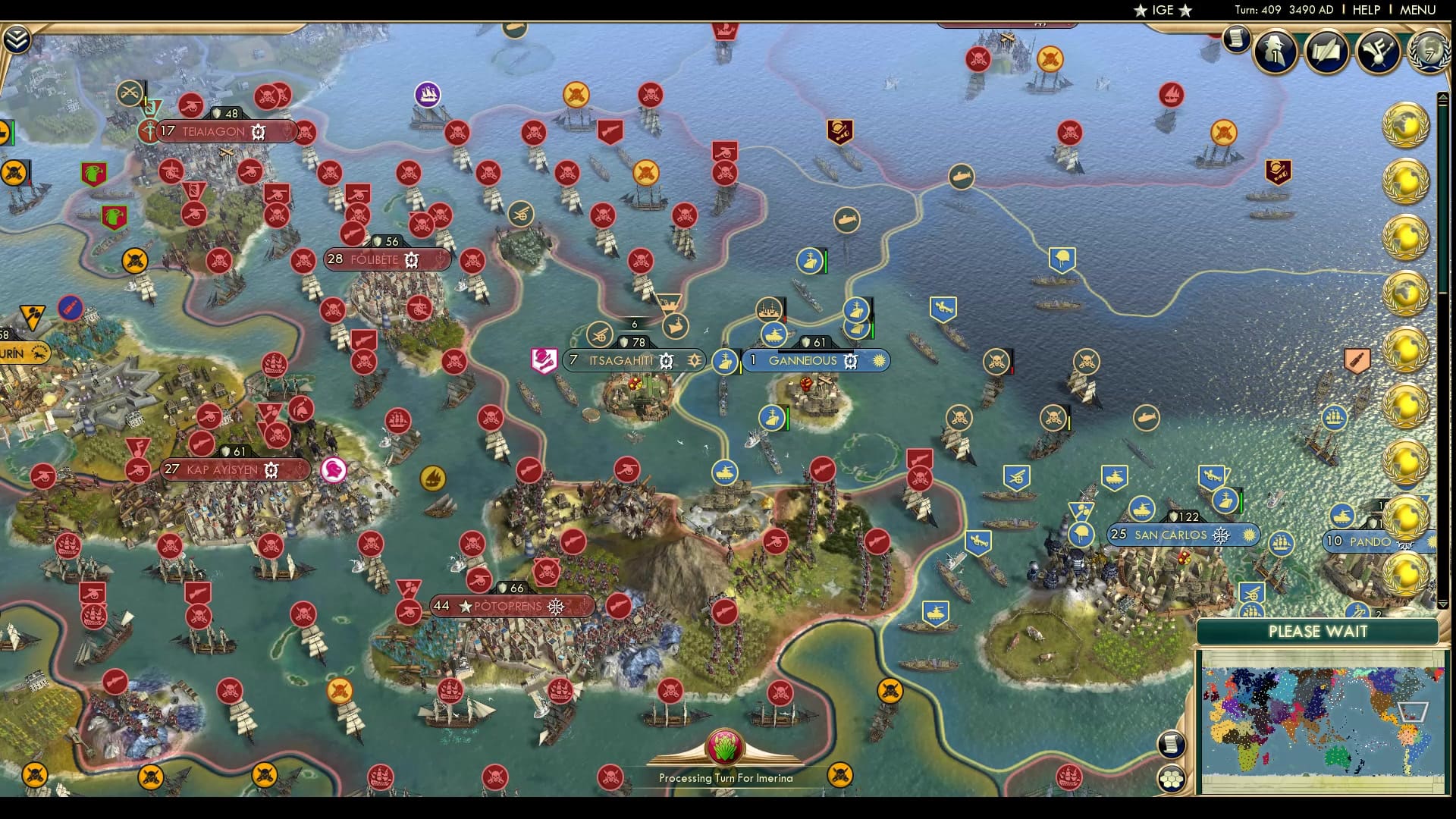Open the Diplomacy globe showing 7 votes
This screenshot has width=1456, height=819.
click(x=1429, y=53)
